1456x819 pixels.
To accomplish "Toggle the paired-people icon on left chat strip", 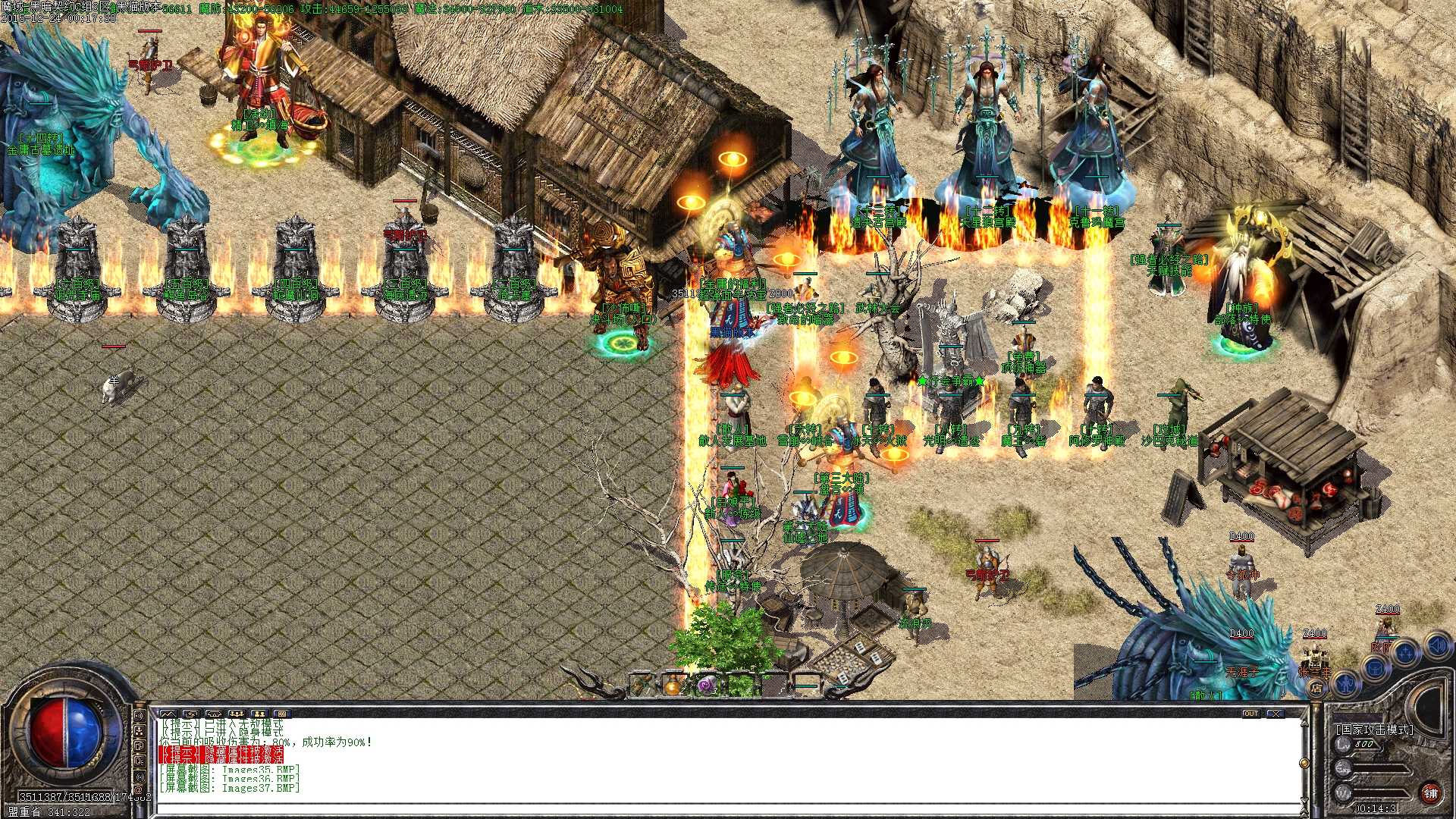I will pyautogui.click(x=139, y=730).
